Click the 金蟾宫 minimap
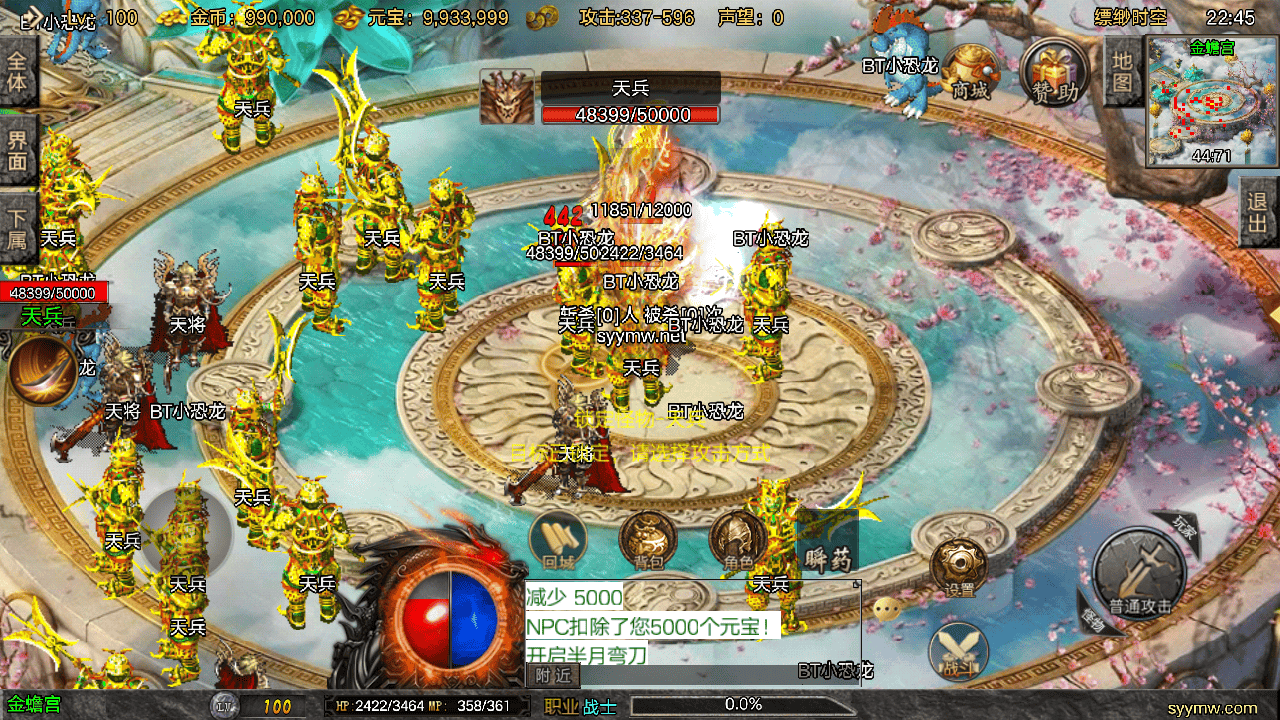This screenshot has width=1280, height=720. click(x=1212, y=102)
